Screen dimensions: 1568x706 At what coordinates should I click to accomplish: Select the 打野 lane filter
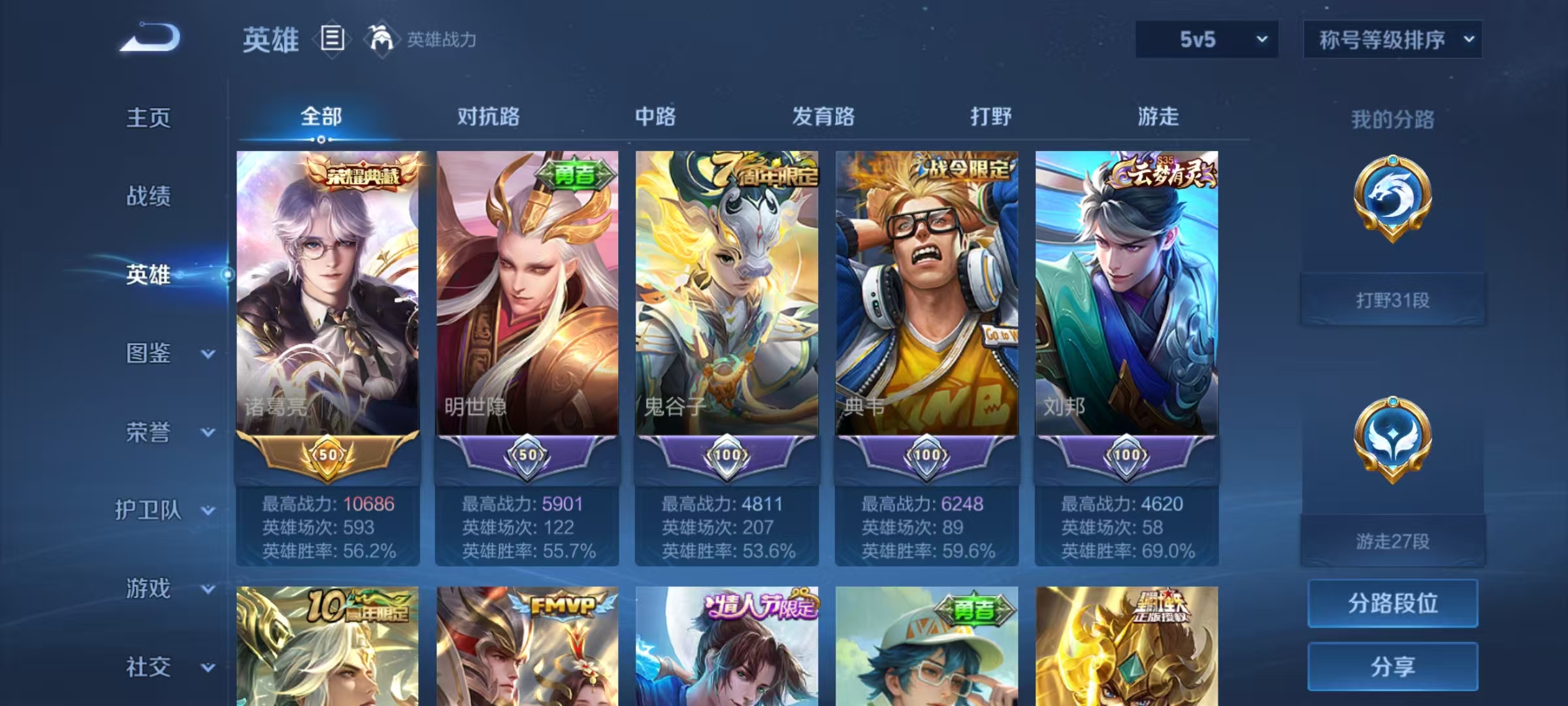pos(990,118)
